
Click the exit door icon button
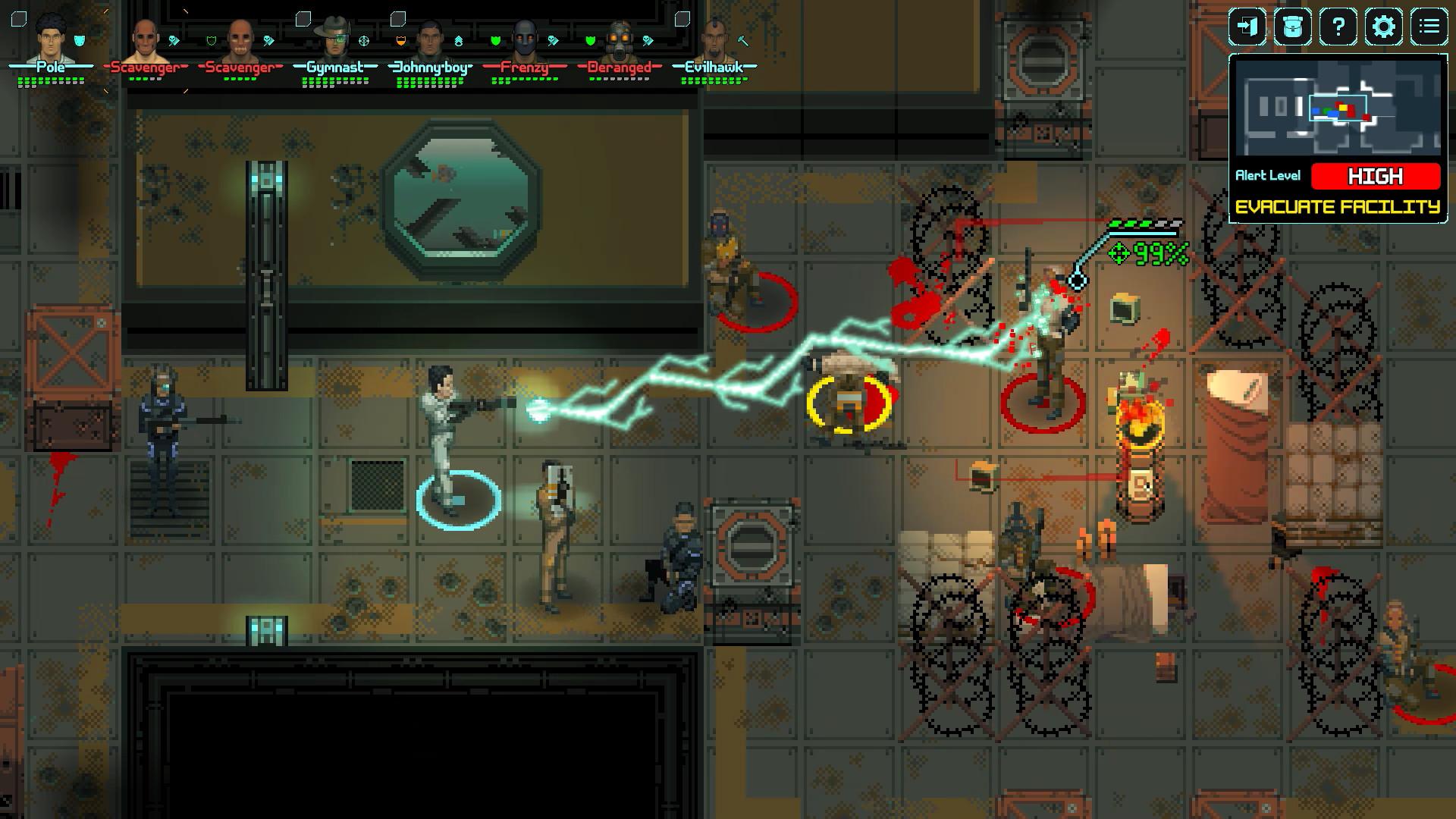click(x=1247, y=27)
